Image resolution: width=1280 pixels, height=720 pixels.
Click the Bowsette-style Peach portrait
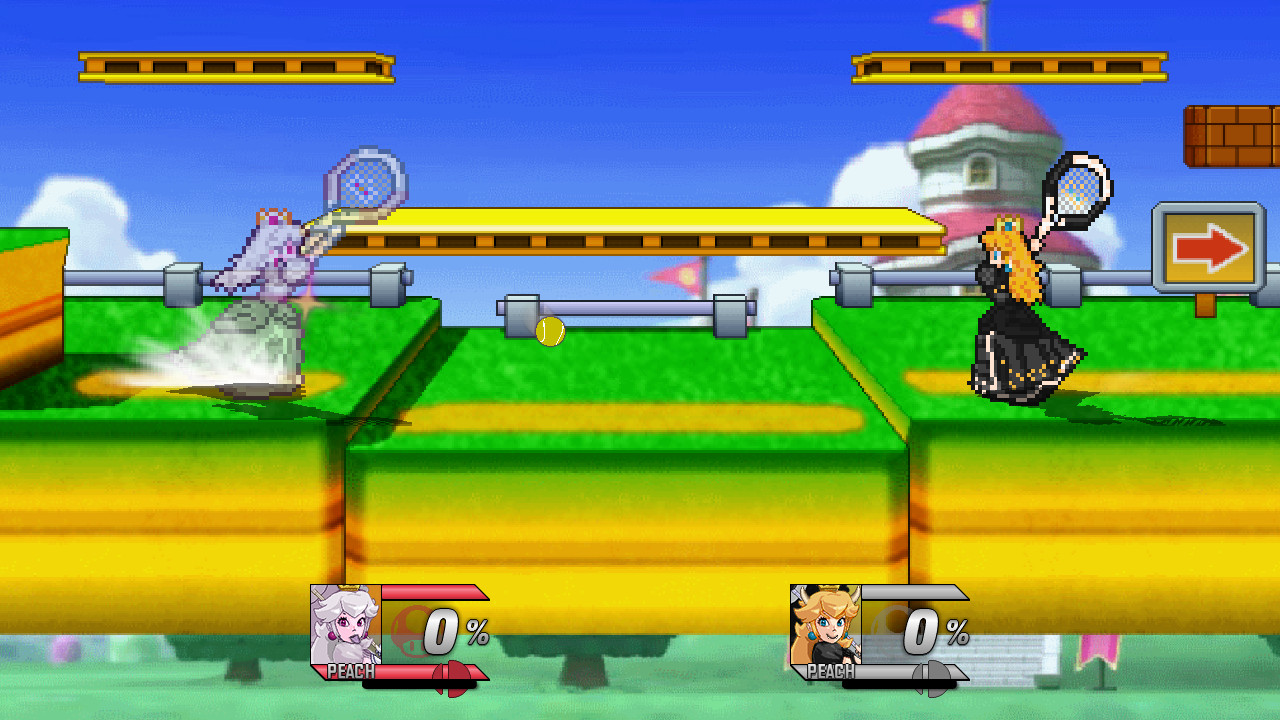click(825, 625)
